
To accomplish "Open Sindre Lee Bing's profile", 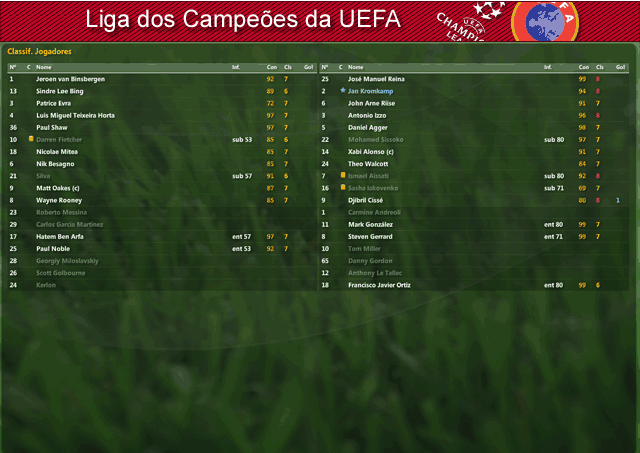I will tap(58, 91).
